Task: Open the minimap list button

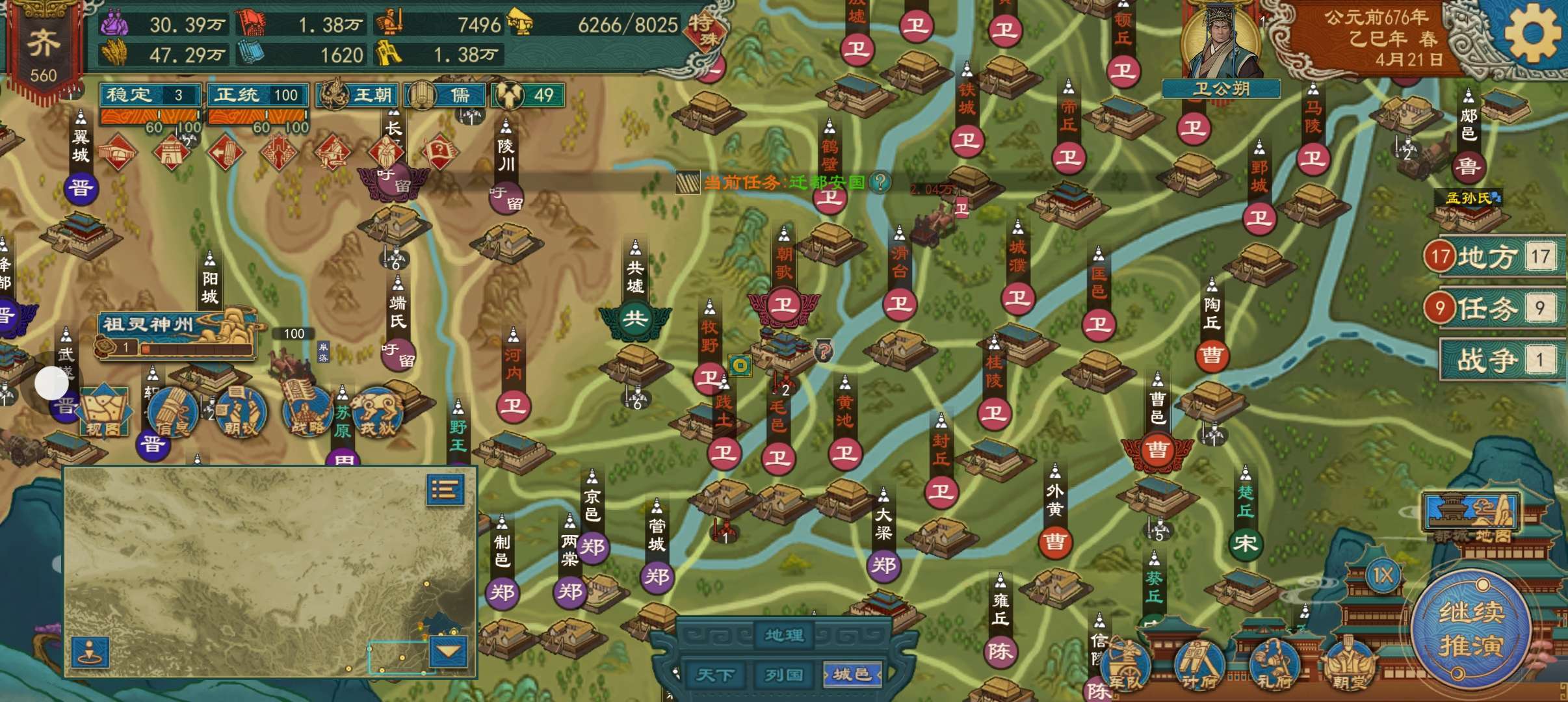Action: tap(445, 489)
